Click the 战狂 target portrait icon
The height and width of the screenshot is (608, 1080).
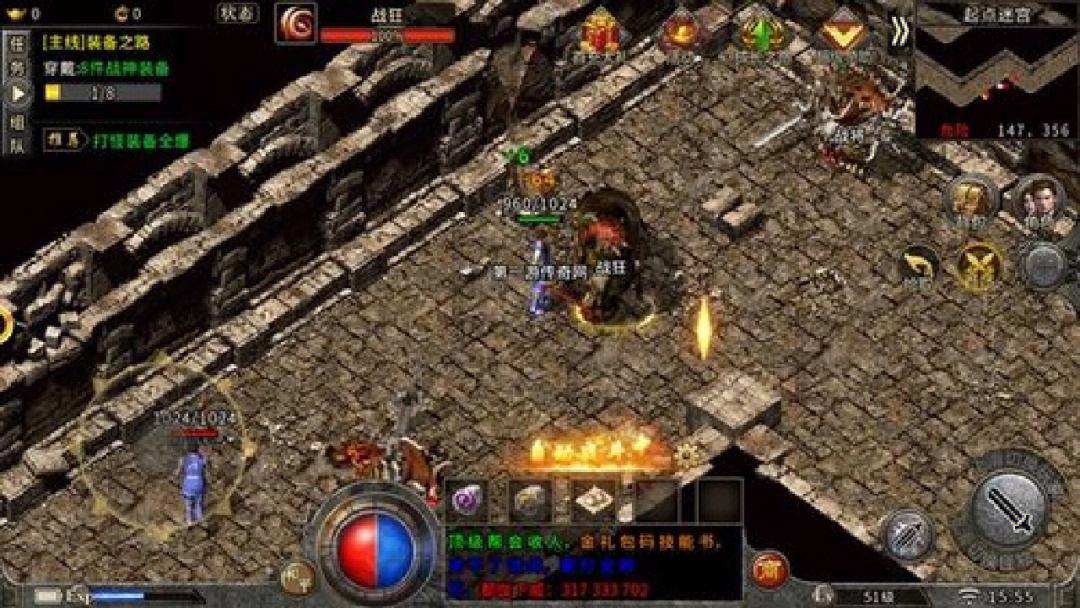coord(296,23)
